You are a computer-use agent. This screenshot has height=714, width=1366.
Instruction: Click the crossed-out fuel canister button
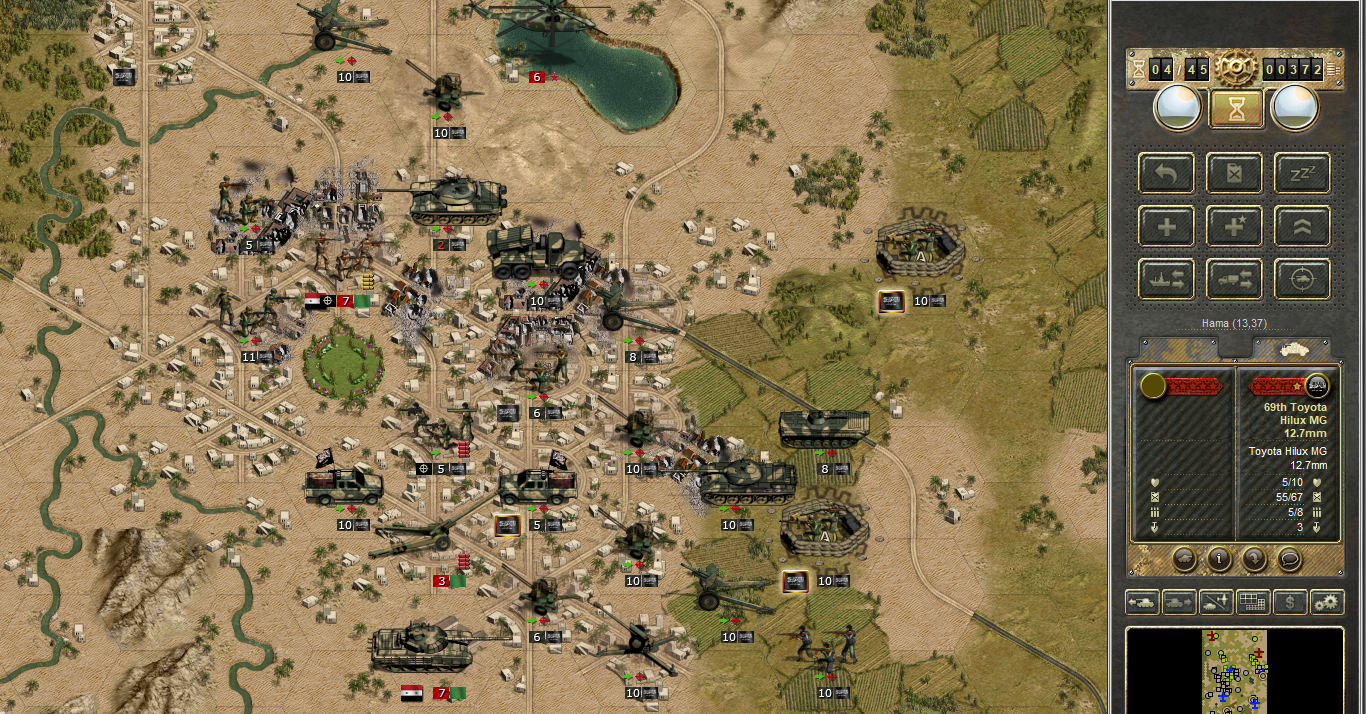1234,173
